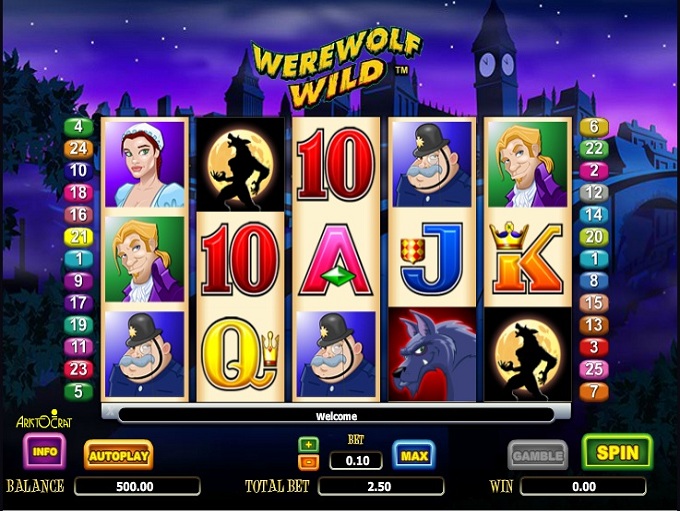680x511 pixels.
Task: Choose payline number 24
Action: (77, 149)
